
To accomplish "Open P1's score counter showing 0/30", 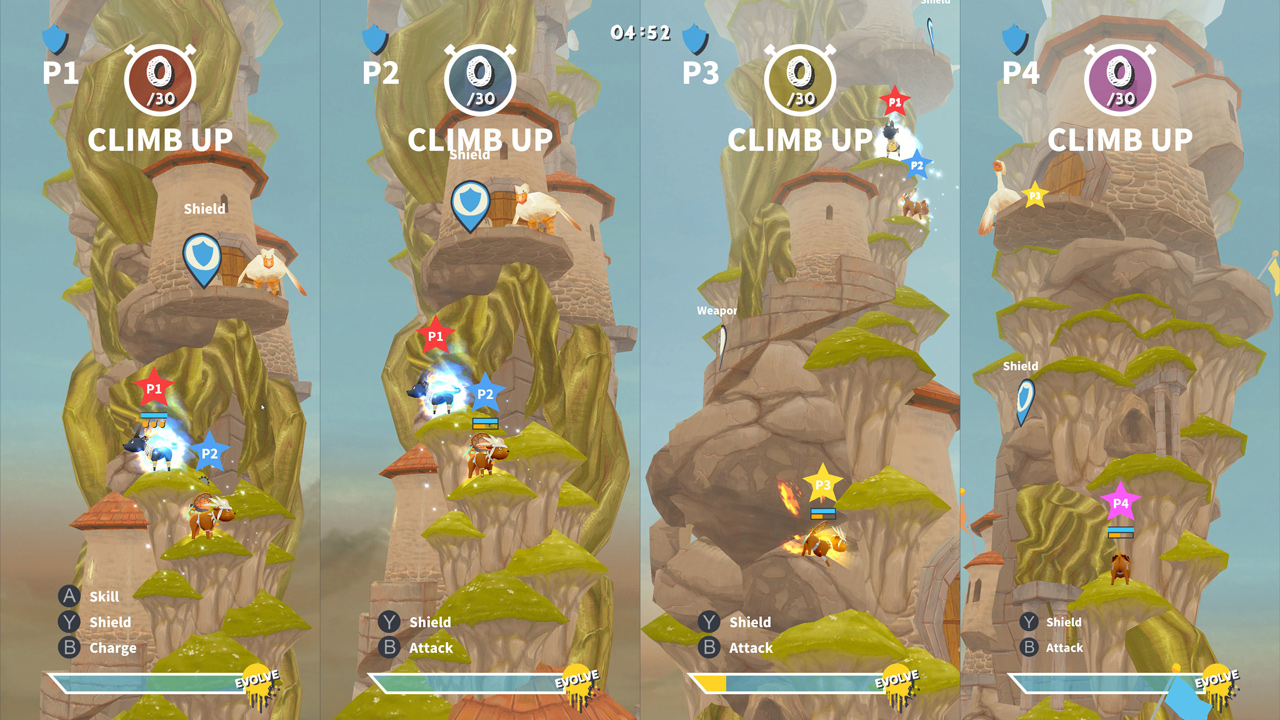I will (160, 79).
